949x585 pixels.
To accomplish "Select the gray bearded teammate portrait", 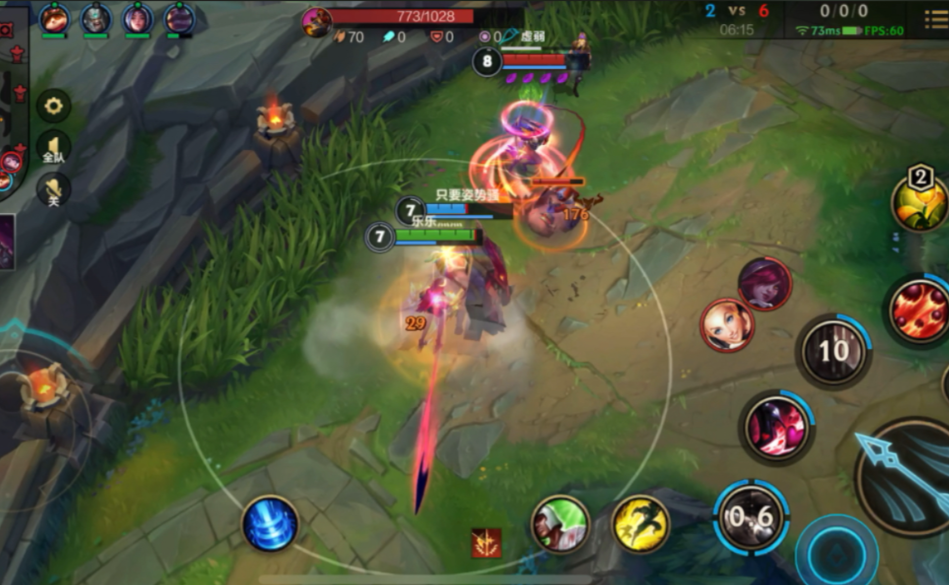I will pyautogui.click(x=96, y=18).
